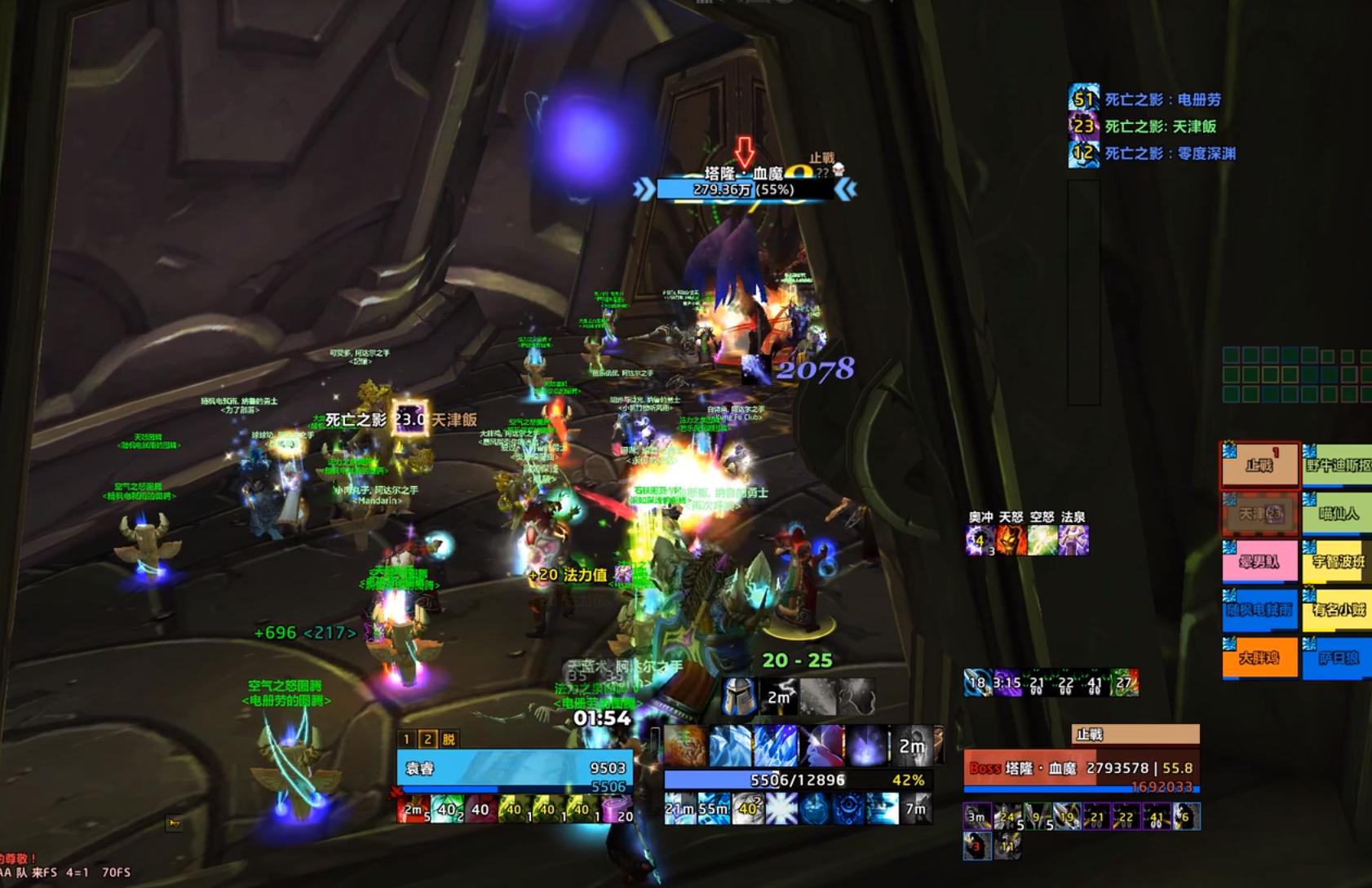Viewport: 1372px width, 888px height.
Task: Switch to set 2 above player frame
Action: 427,740
